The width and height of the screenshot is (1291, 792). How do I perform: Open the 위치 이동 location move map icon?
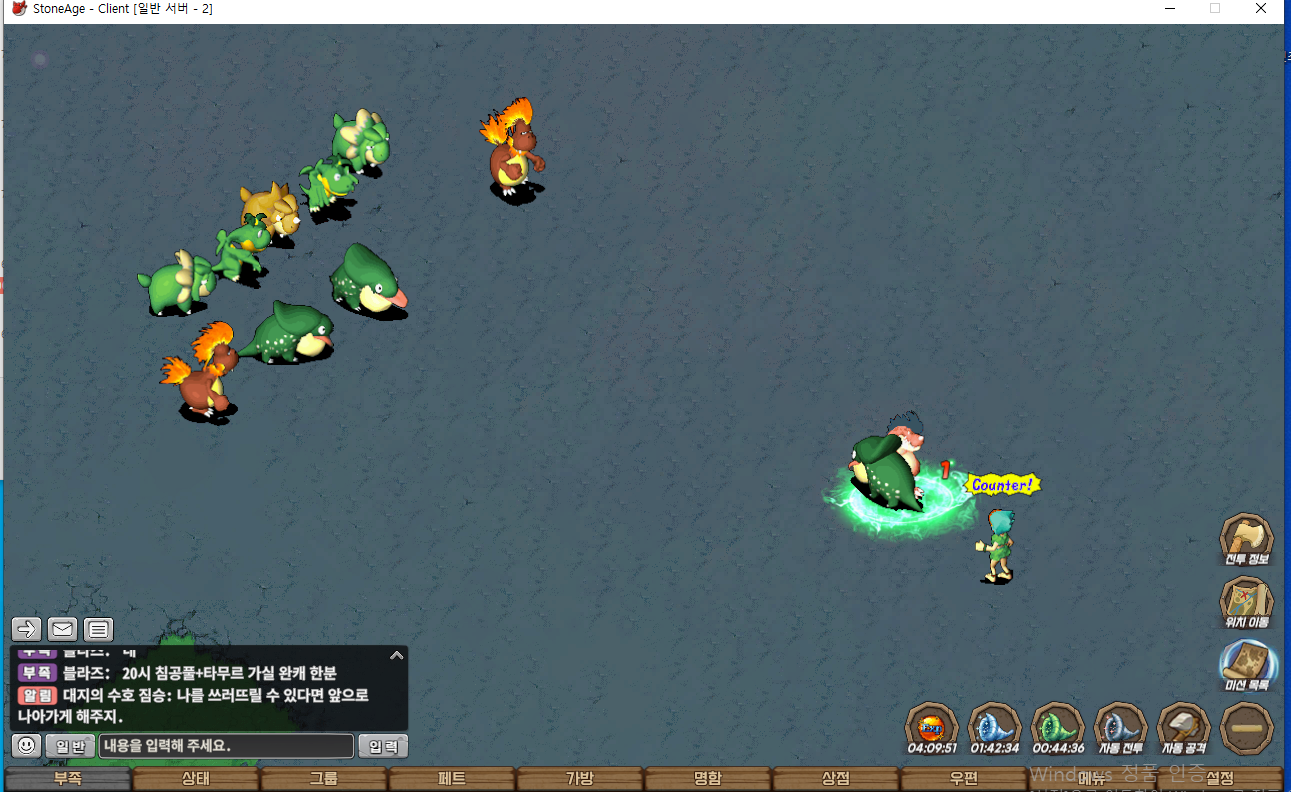pyautogui.click(x=1246, y=601)
